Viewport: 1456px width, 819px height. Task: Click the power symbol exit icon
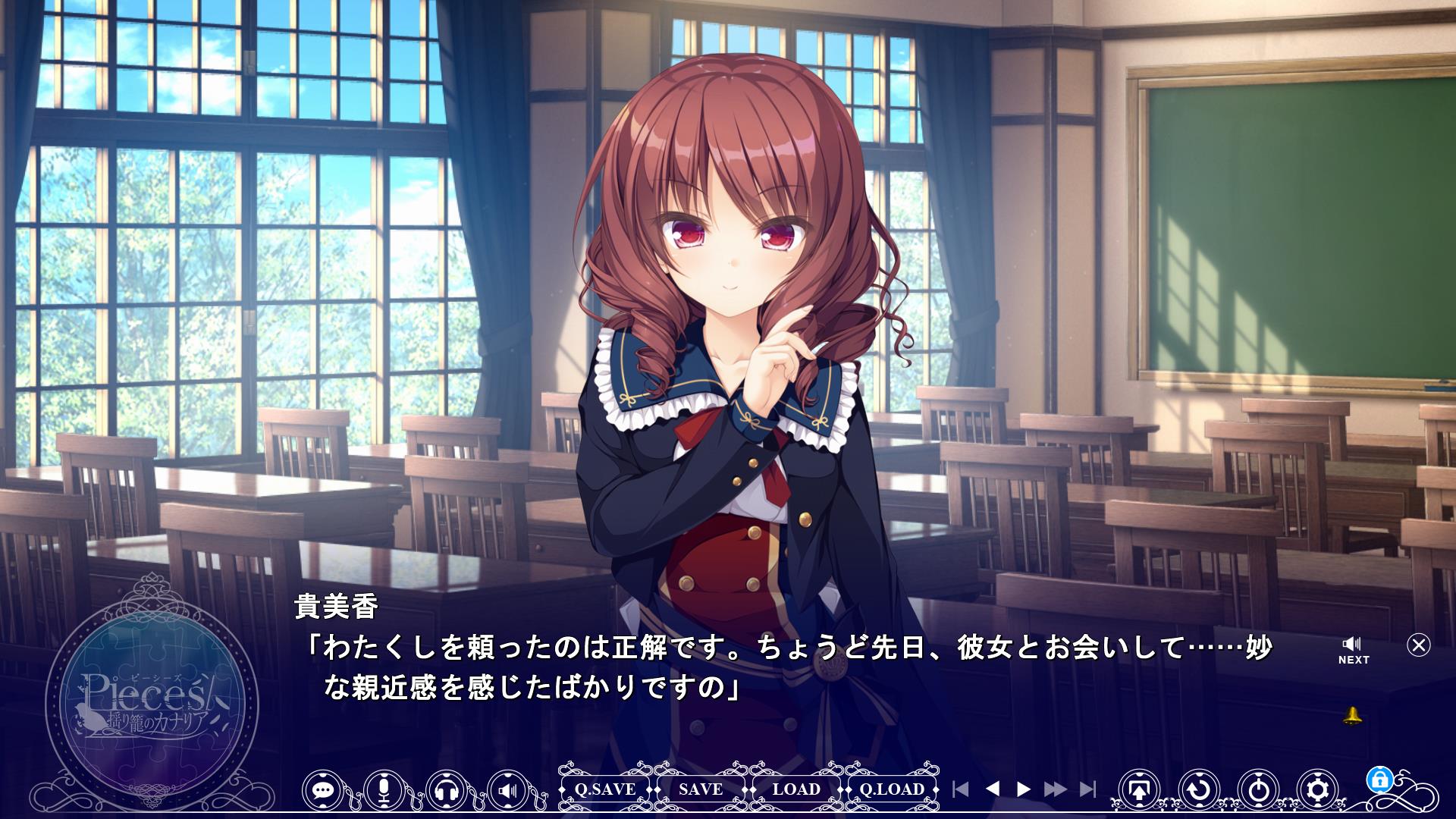pos(1259,790)
